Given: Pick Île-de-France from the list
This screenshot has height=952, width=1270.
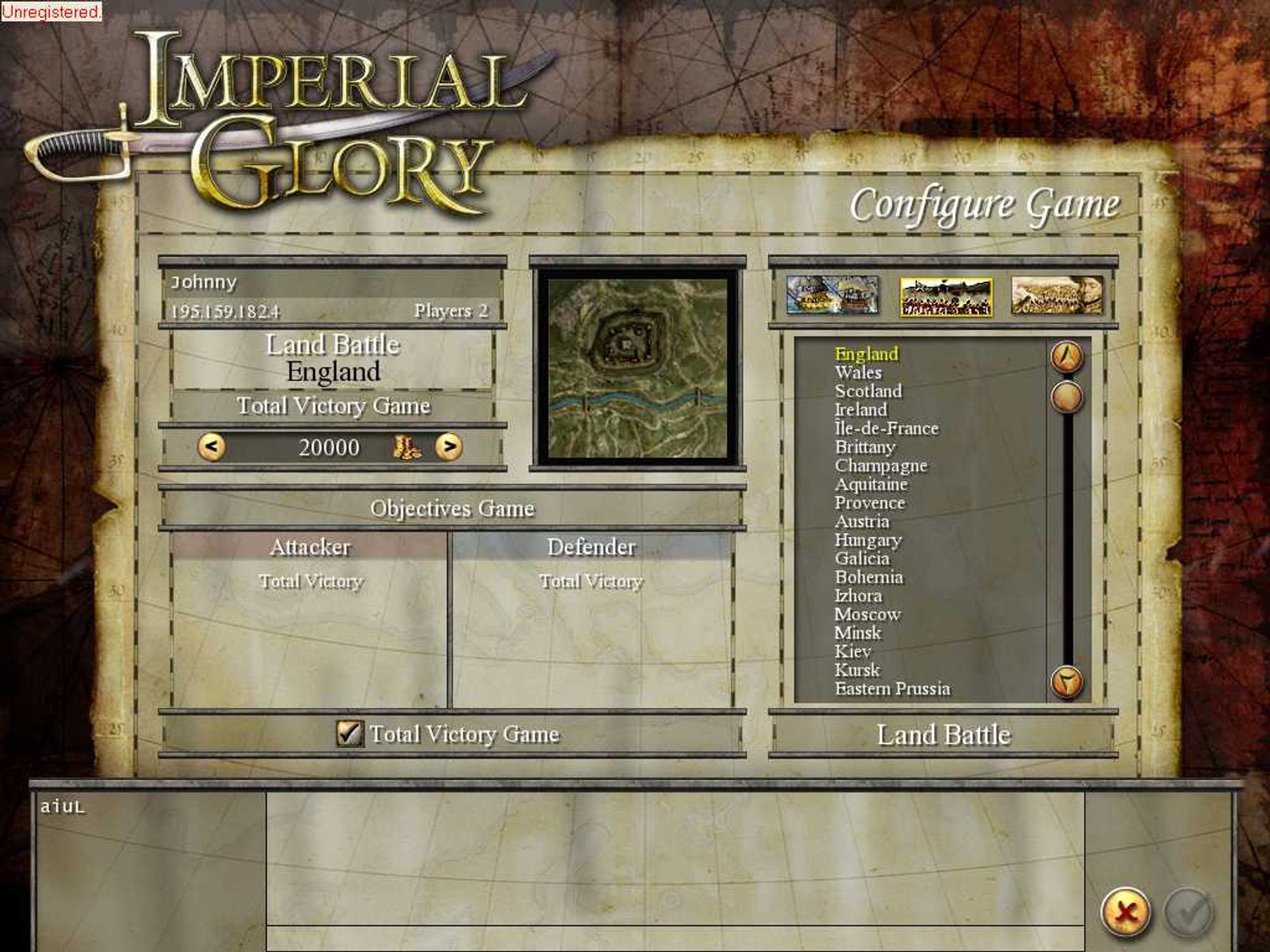Looking at the screenshot, I should pyautogui.click(x=886, y=428).
